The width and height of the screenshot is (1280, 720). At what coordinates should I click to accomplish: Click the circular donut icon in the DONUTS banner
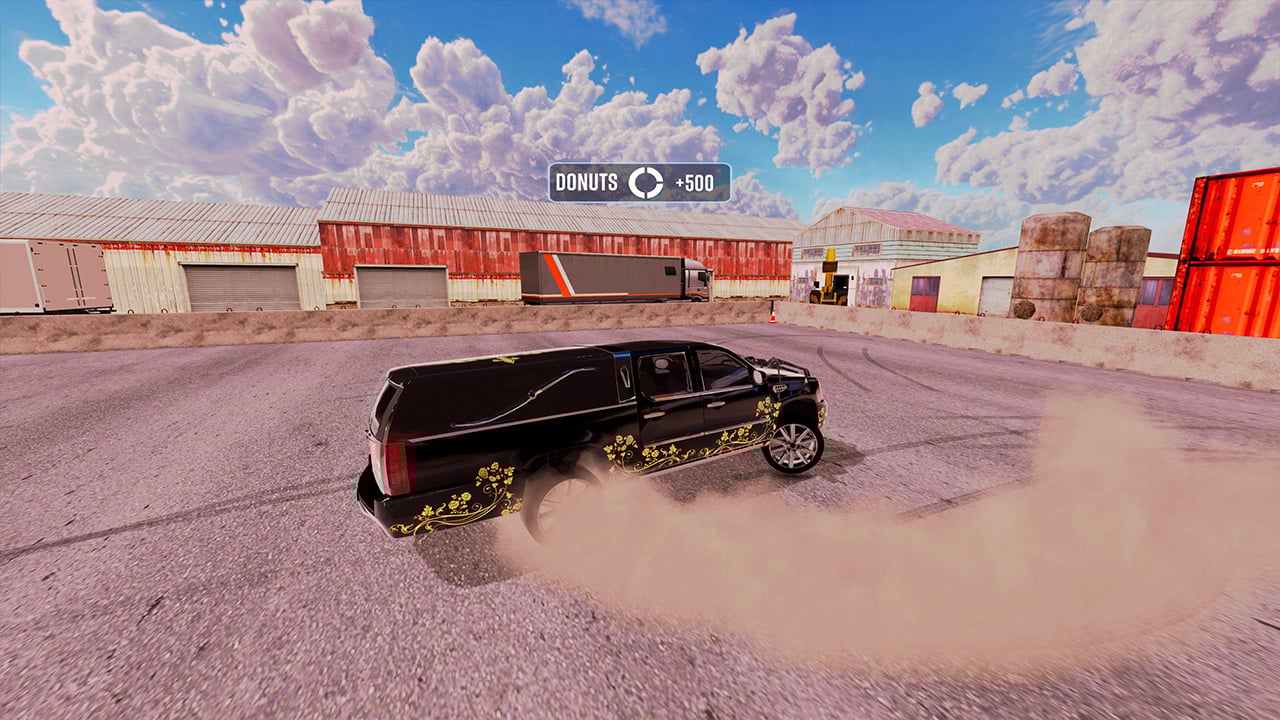click(646, 183)
